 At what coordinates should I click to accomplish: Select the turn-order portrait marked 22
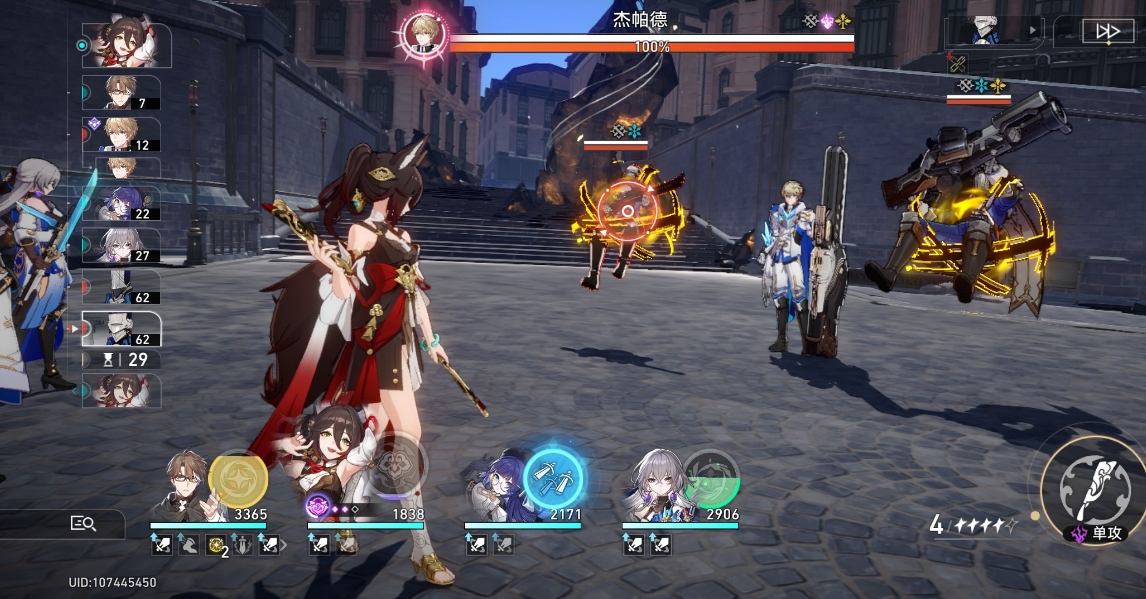coord(120,203)
